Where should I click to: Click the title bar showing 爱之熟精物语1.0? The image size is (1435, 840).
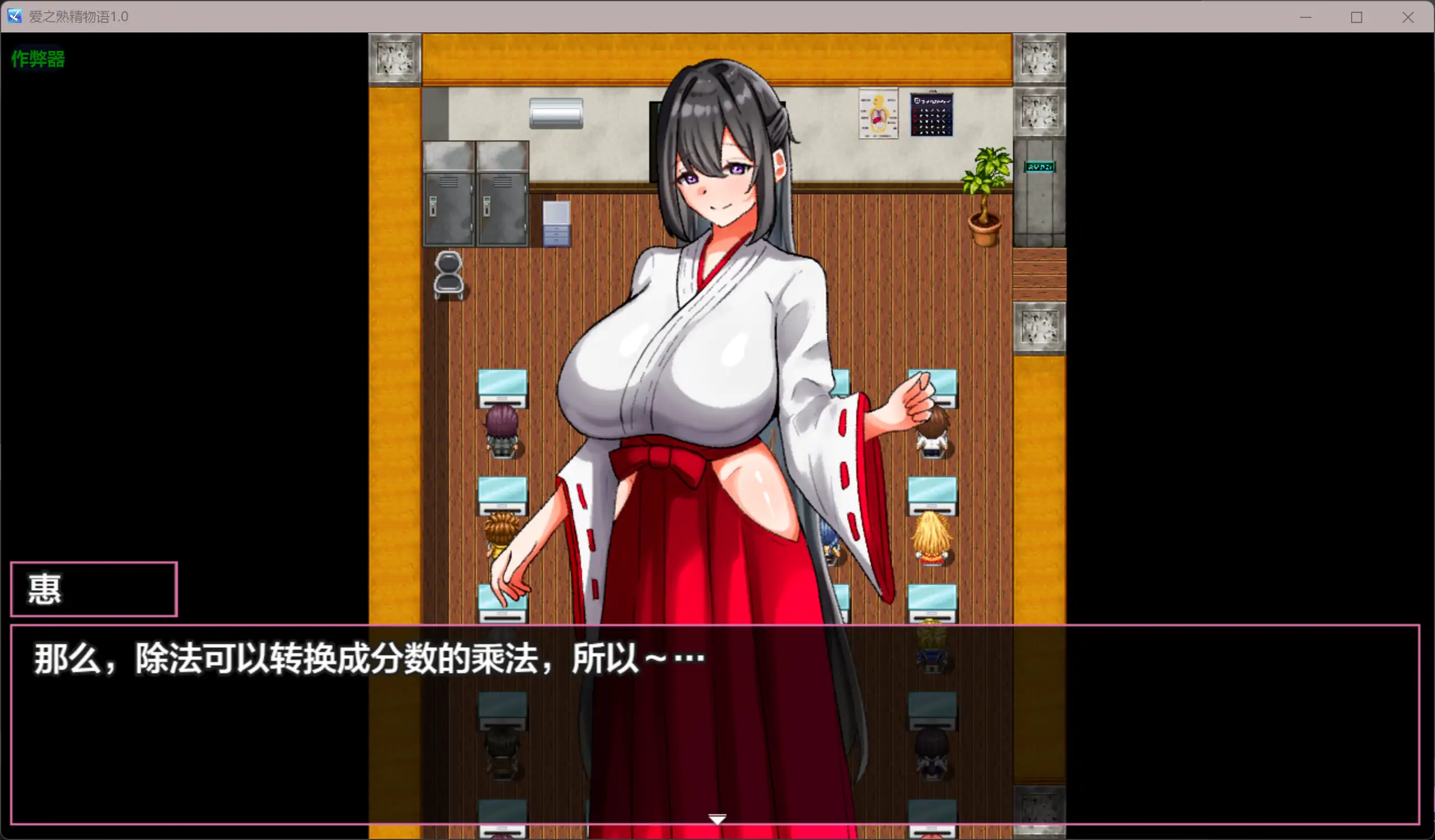point(78,17)
